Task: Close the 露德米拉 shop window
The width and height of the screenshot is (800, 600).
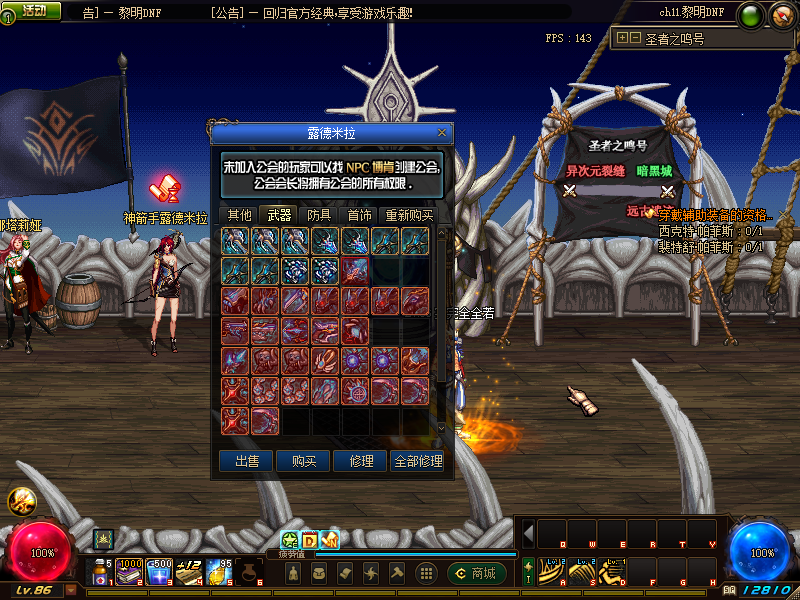Action: [442, 132]
